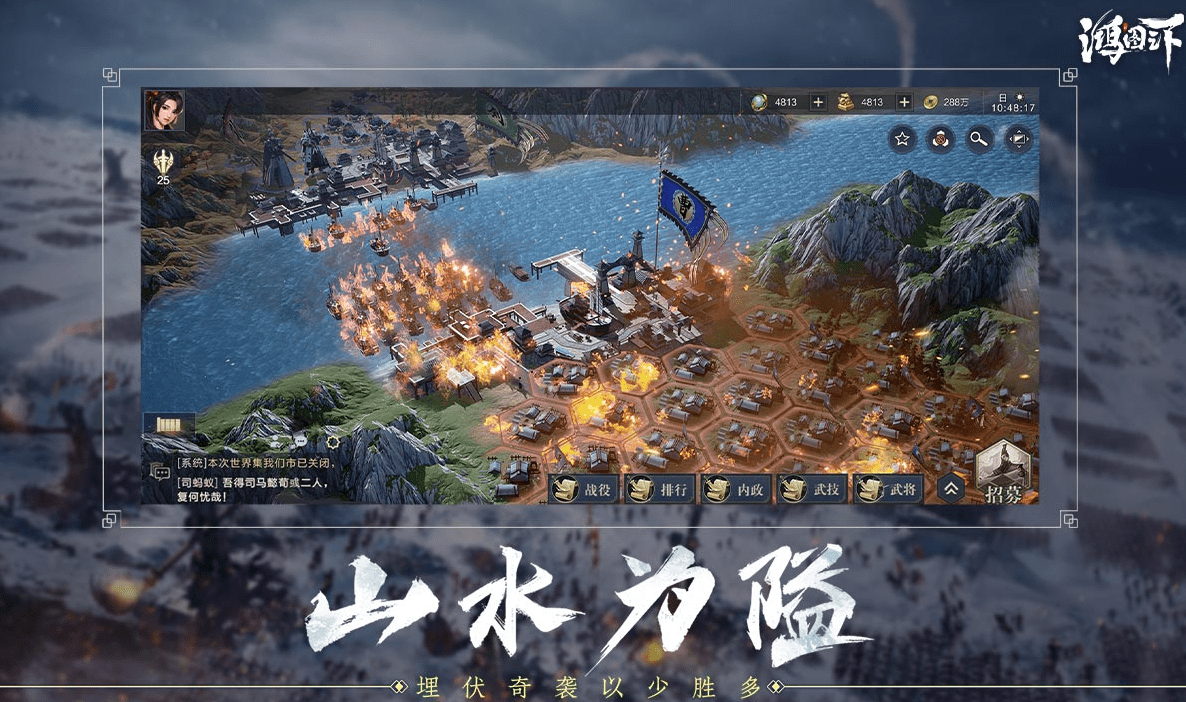Click the level 25 emblem badge
This screenshot has height=702, width=1186.
coord(163,163)
